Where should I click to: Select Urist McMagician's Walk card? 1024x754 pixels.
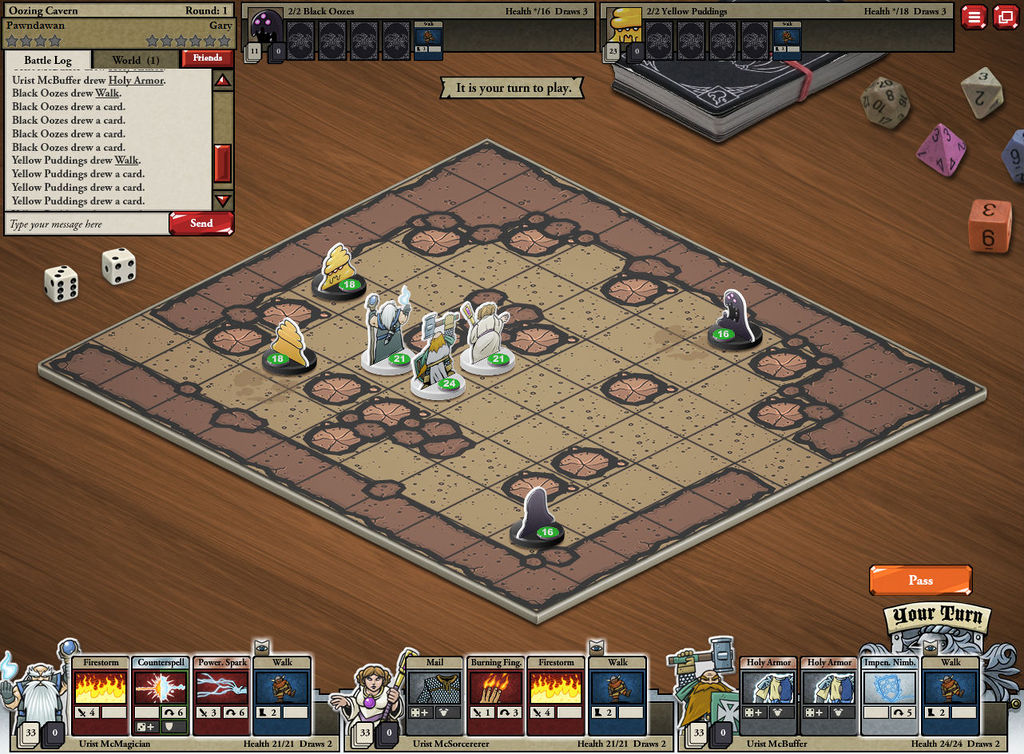coord(282,690)
